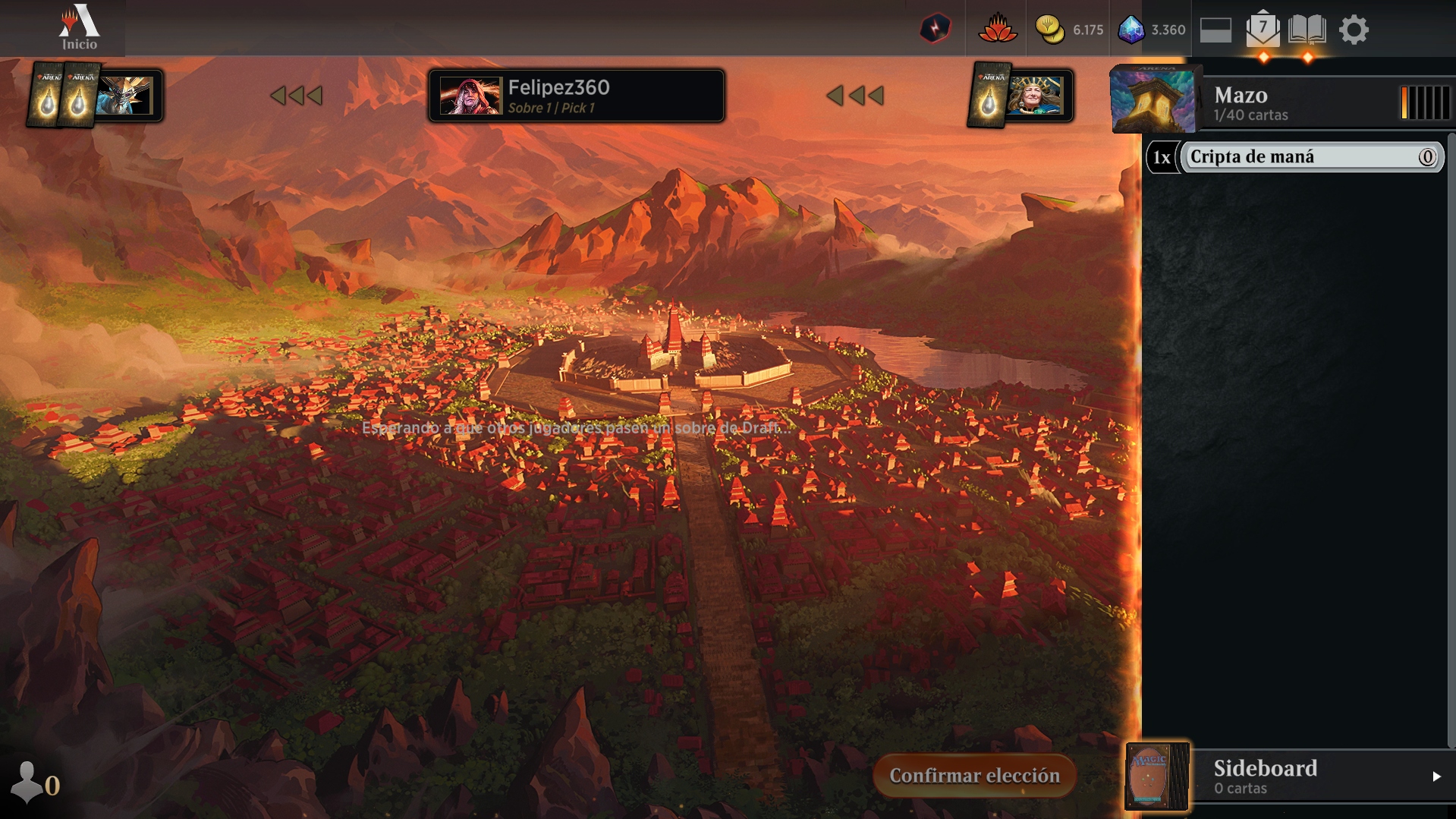Open the mastery lotus flower icon

pyautogui.click(x=997, y=30)
